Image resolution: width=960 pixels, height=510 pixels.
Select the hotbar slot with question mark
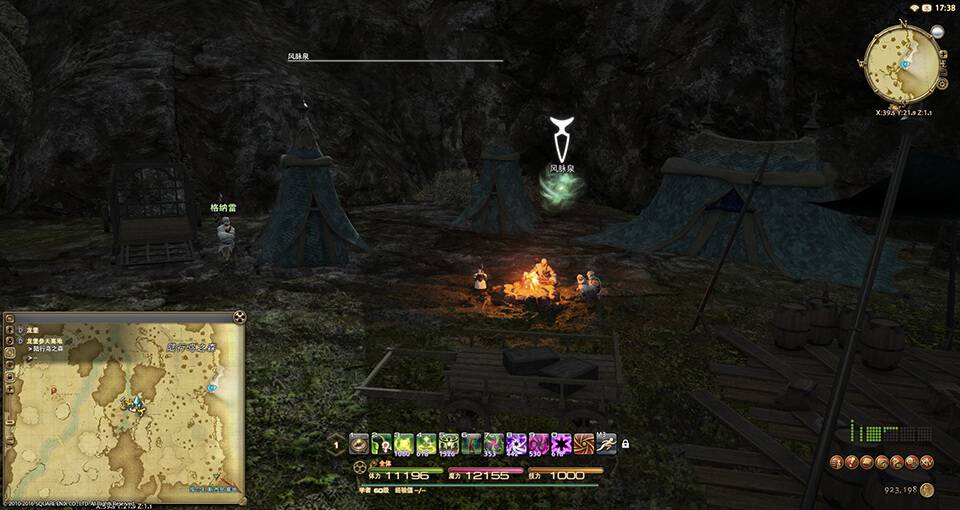point(381,443)
